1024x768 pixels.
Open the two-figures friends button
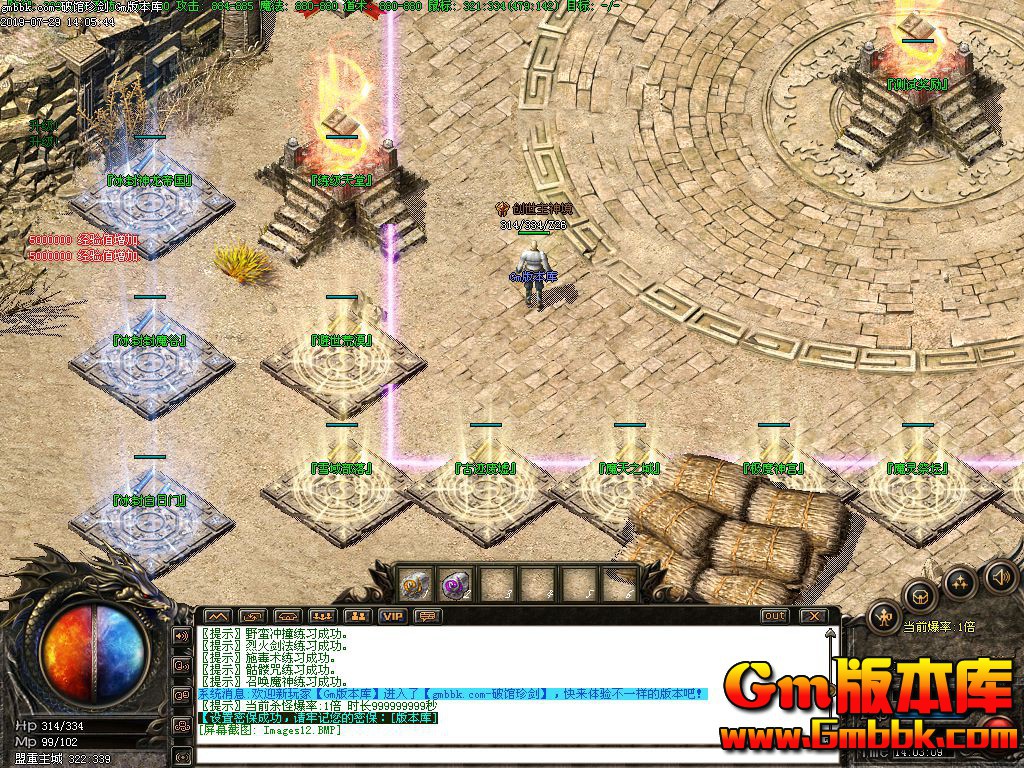[x=358, y=616]
